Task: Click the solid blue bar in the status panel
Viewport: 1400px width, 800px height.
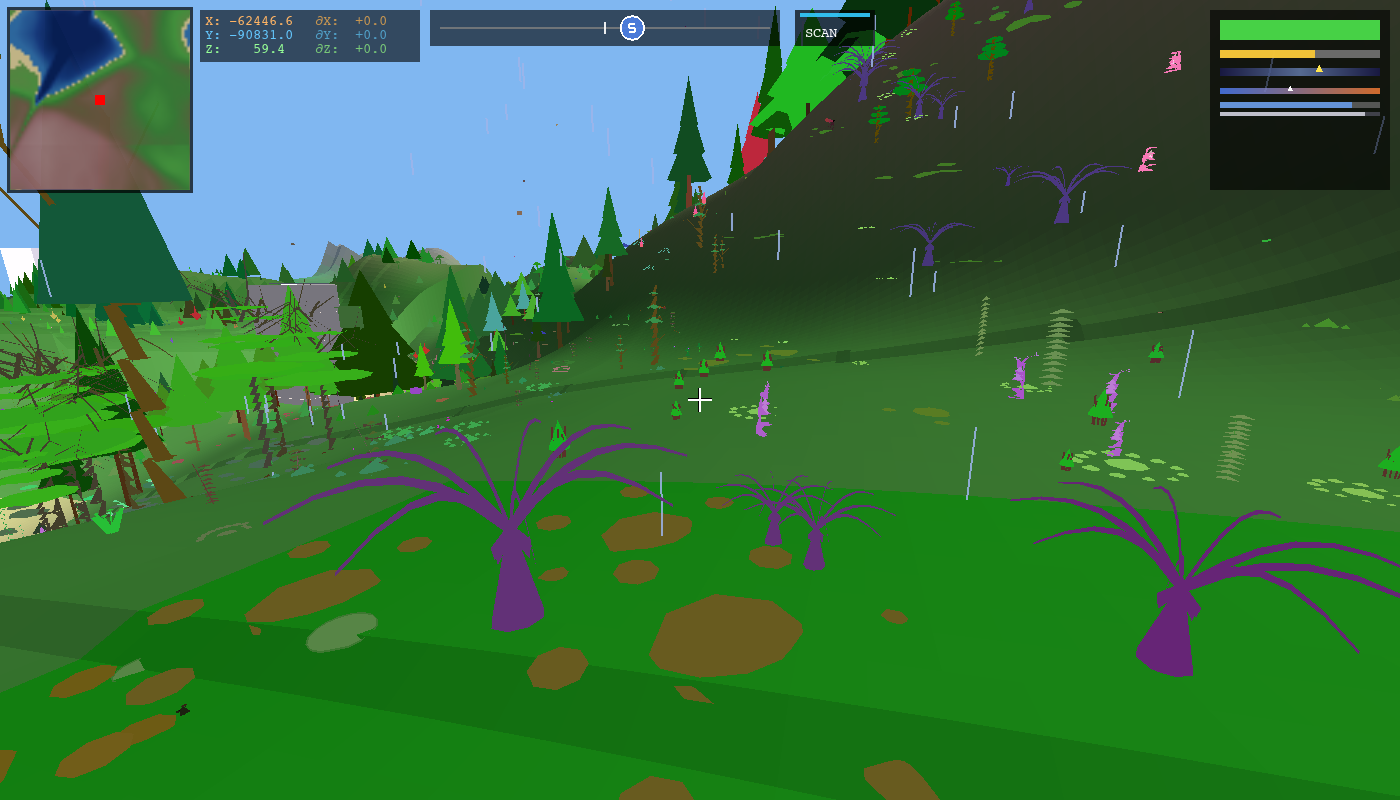Action: click(1285, 105)
